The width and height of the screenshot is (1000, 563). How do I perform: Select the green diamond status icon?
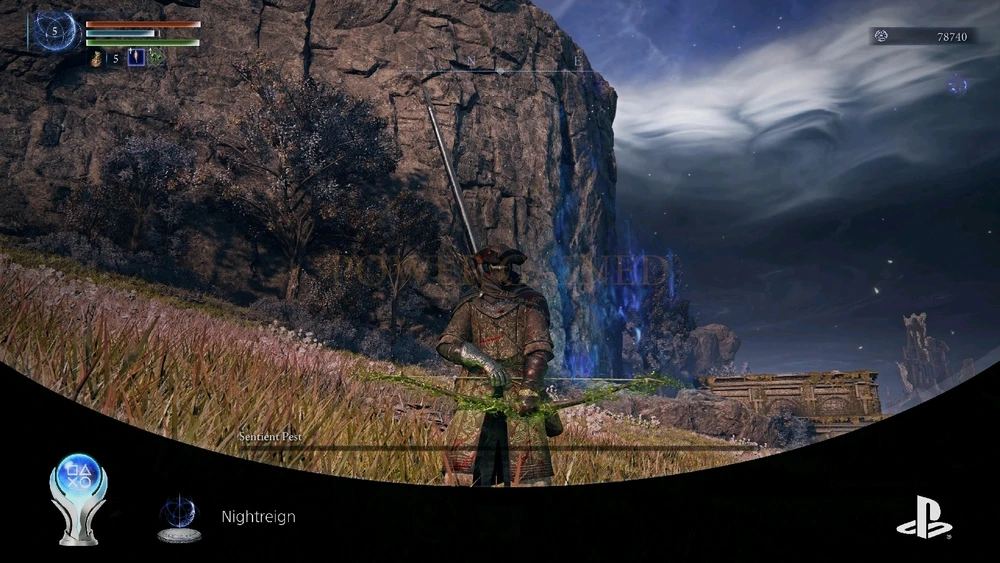point(156,59)
